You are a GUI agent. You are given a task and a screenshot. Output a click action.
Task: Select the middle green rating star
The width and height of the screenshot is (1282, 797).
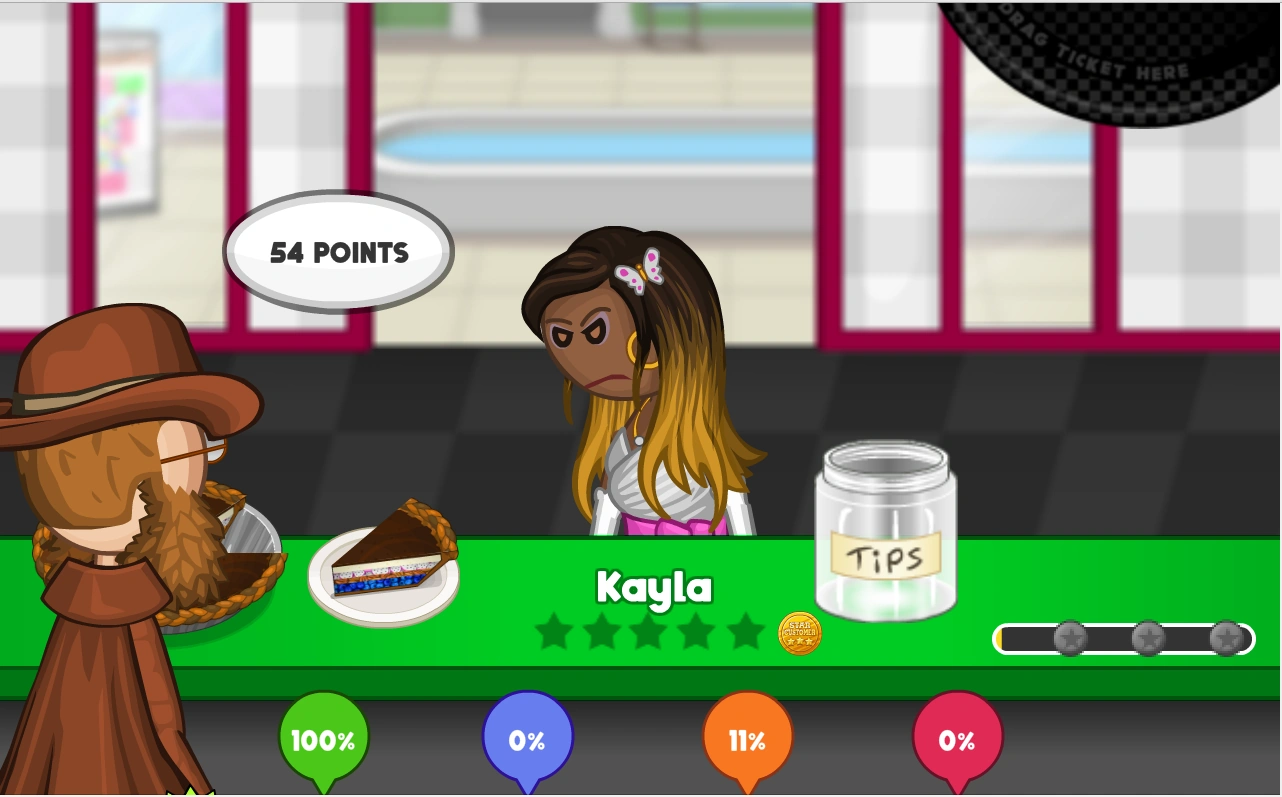point(650,633)
